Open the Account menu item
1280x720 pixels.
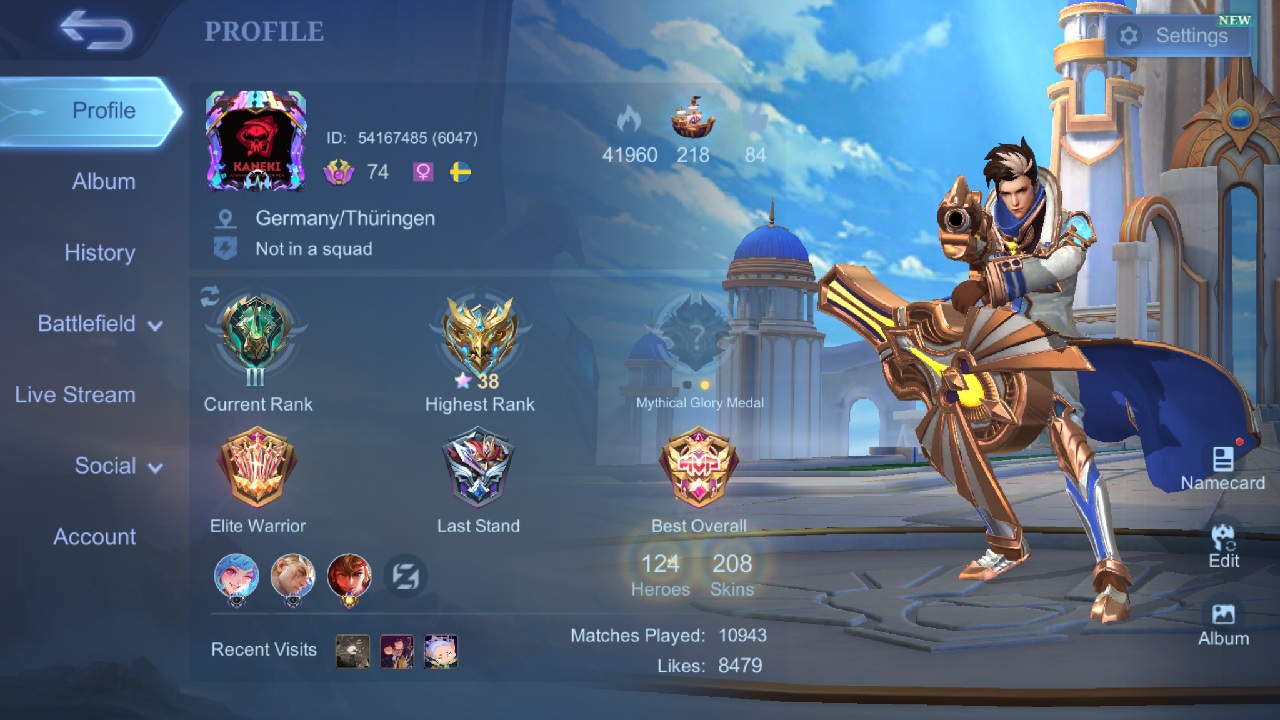point(95,537)
